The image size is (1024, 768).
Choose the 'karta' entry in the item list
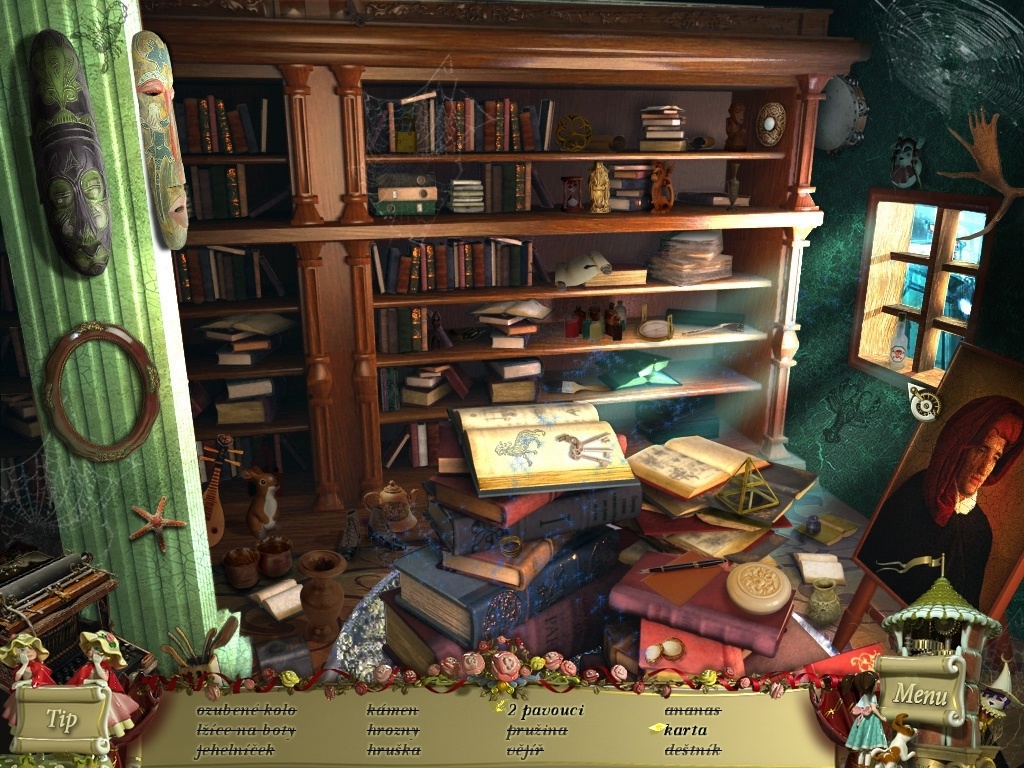tap(685, 729)
